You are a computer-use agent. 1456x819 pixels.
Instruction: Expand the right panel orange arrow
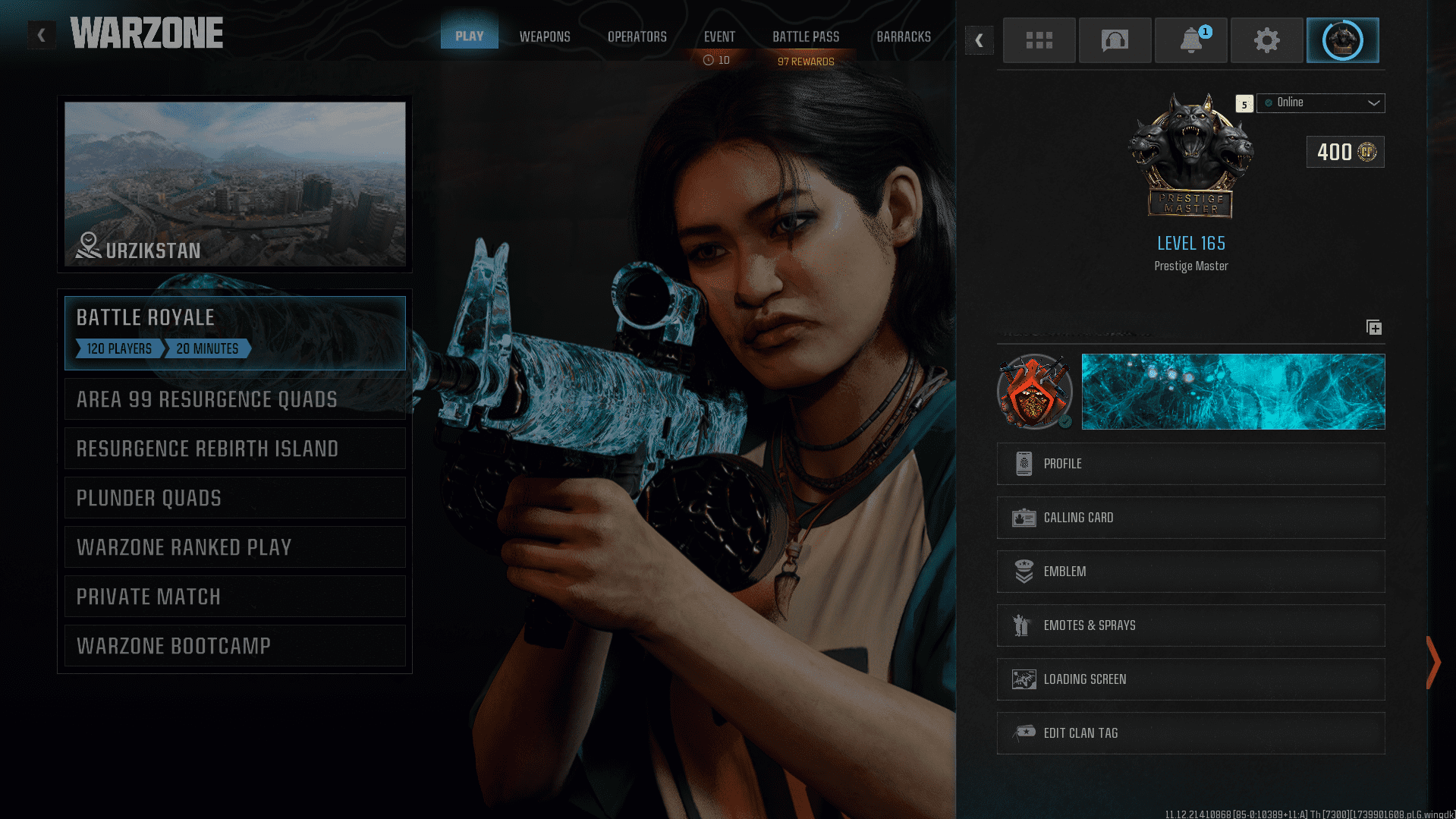click(1433, 662)
